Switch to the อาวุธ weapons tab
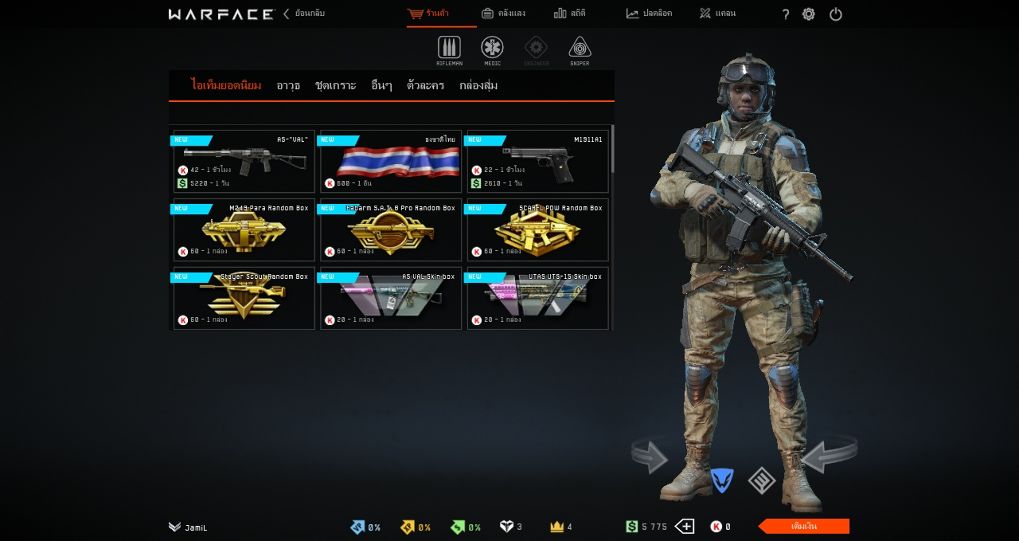1019x541 pixels. (288, 86)
